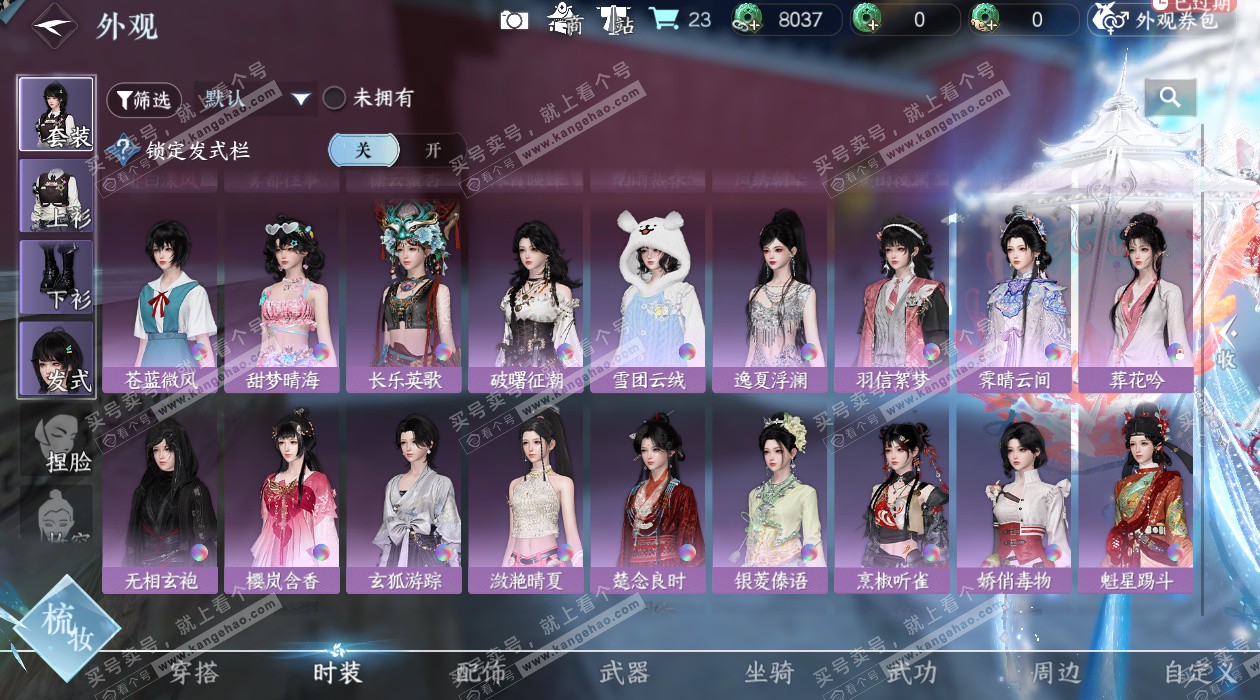Switch to the 武器 bottom tab
Screen dimensions: 1260x700
click(624, 673)
